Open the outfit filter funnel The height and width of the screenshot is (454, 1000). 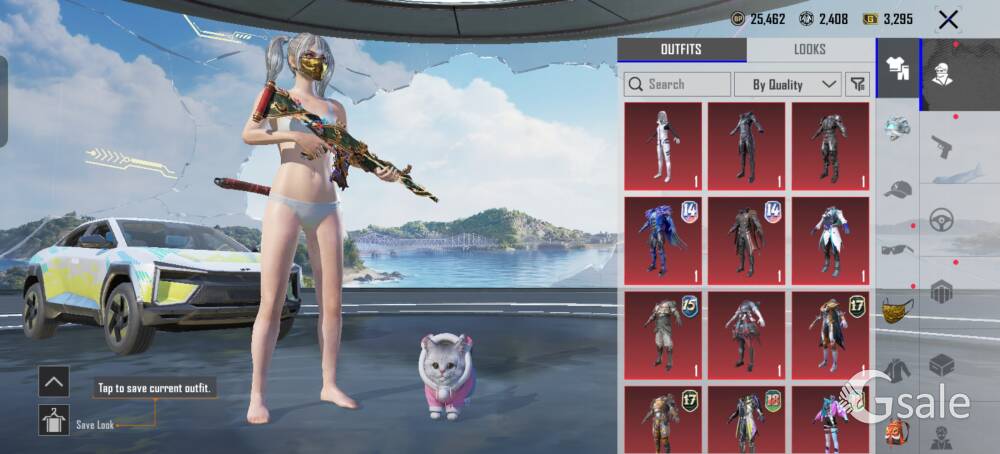(857, 84)
